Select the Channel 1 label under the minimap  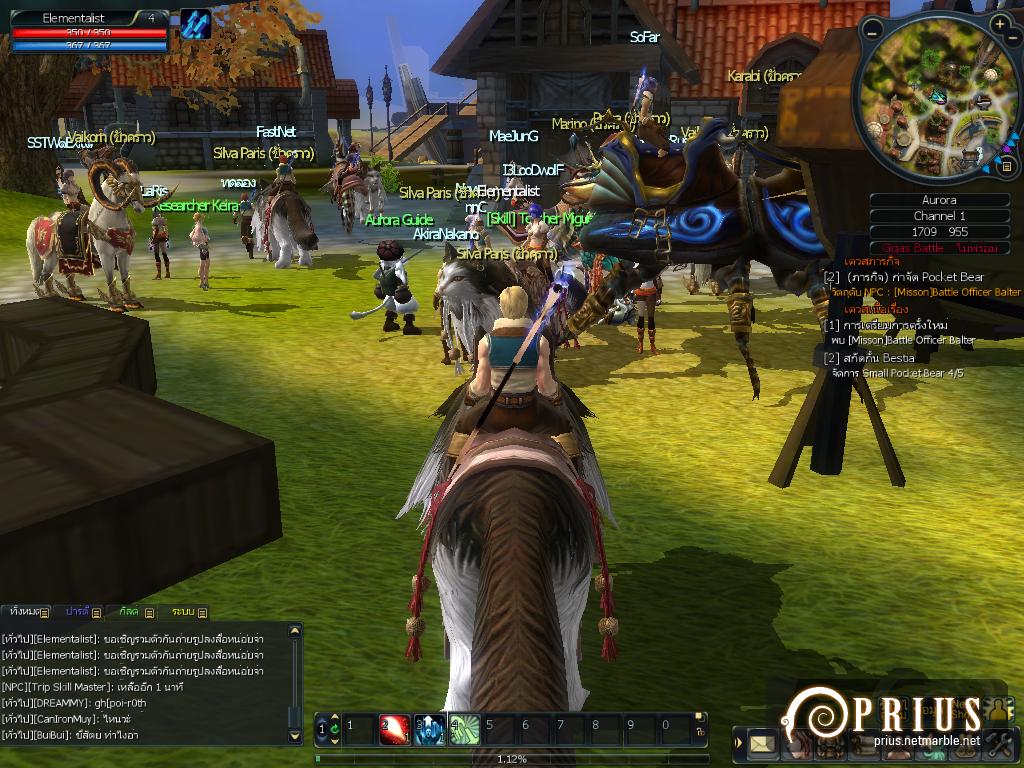[940, 216]
